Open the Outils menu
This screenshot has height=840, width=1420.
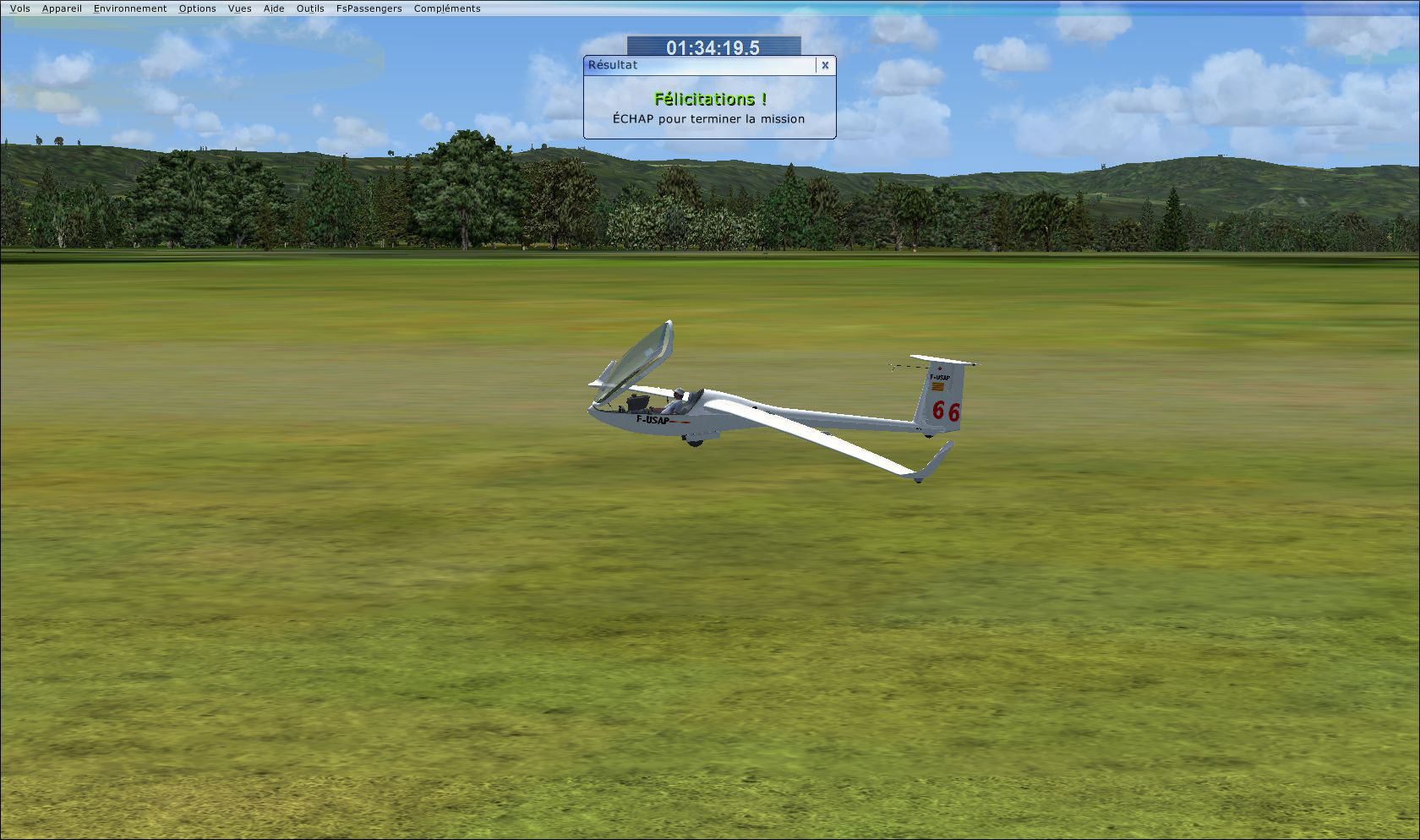tap(309, 8)
